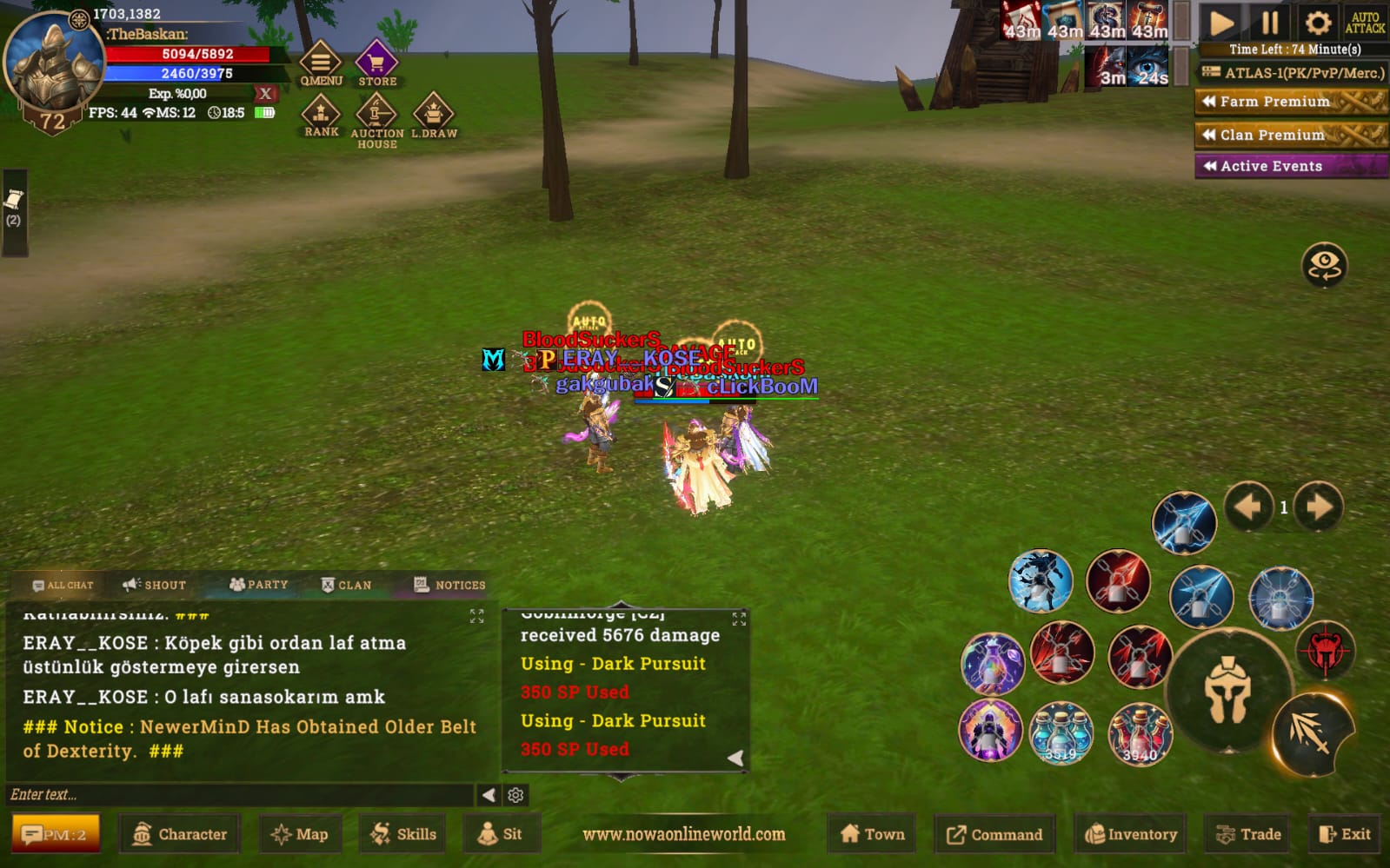
Task: Switch to the Clan chat tab
Action: 346,585
